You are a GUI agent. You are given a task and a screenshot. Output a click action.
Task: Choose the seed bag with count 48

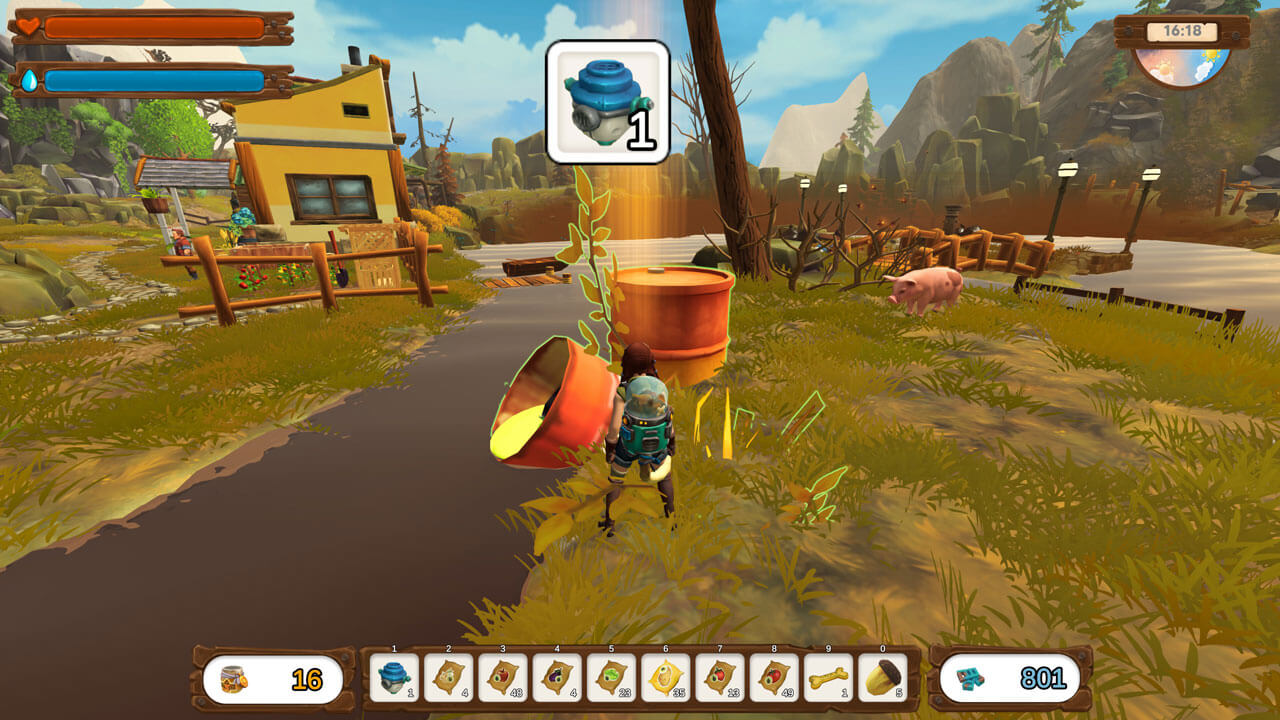(x=503, y=678)
